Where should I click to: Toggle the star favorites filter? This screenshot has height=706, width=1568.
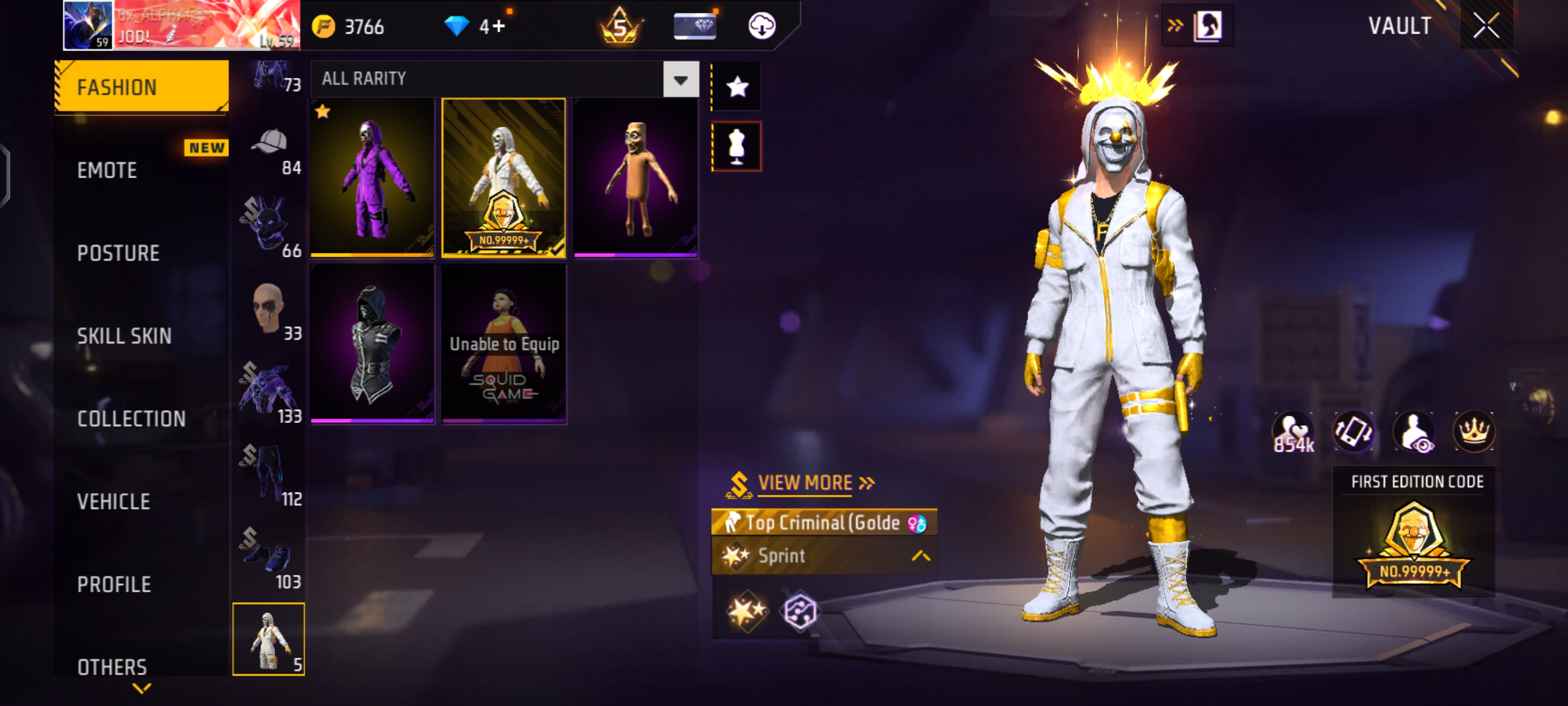coord(736,87)
